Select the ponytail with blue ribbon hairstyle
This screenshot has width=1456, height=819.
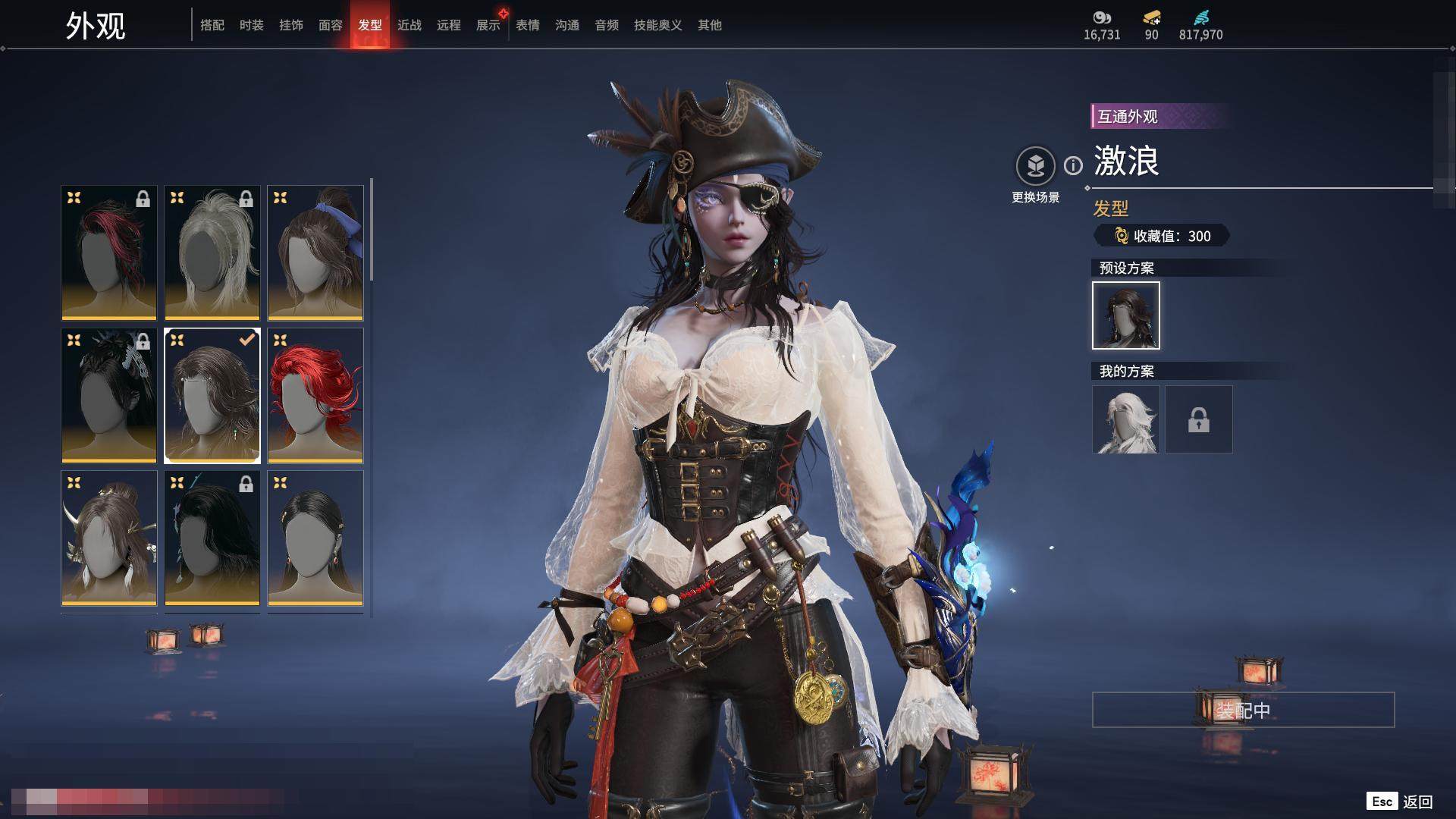pyautogui.click(x=315, y=253)
